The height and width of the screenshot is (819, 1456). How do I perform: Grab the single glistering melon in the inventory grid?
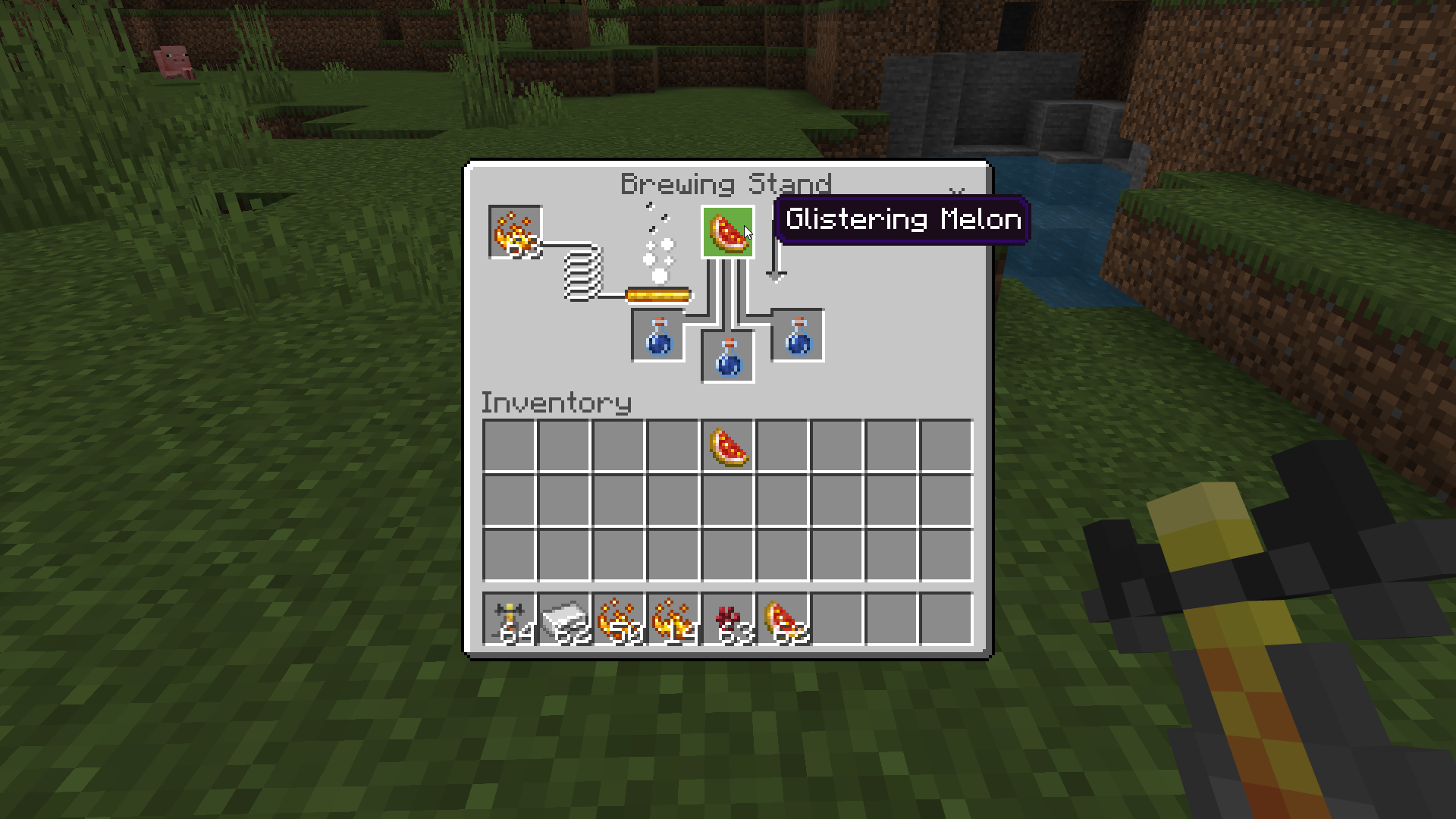(728, 446)
